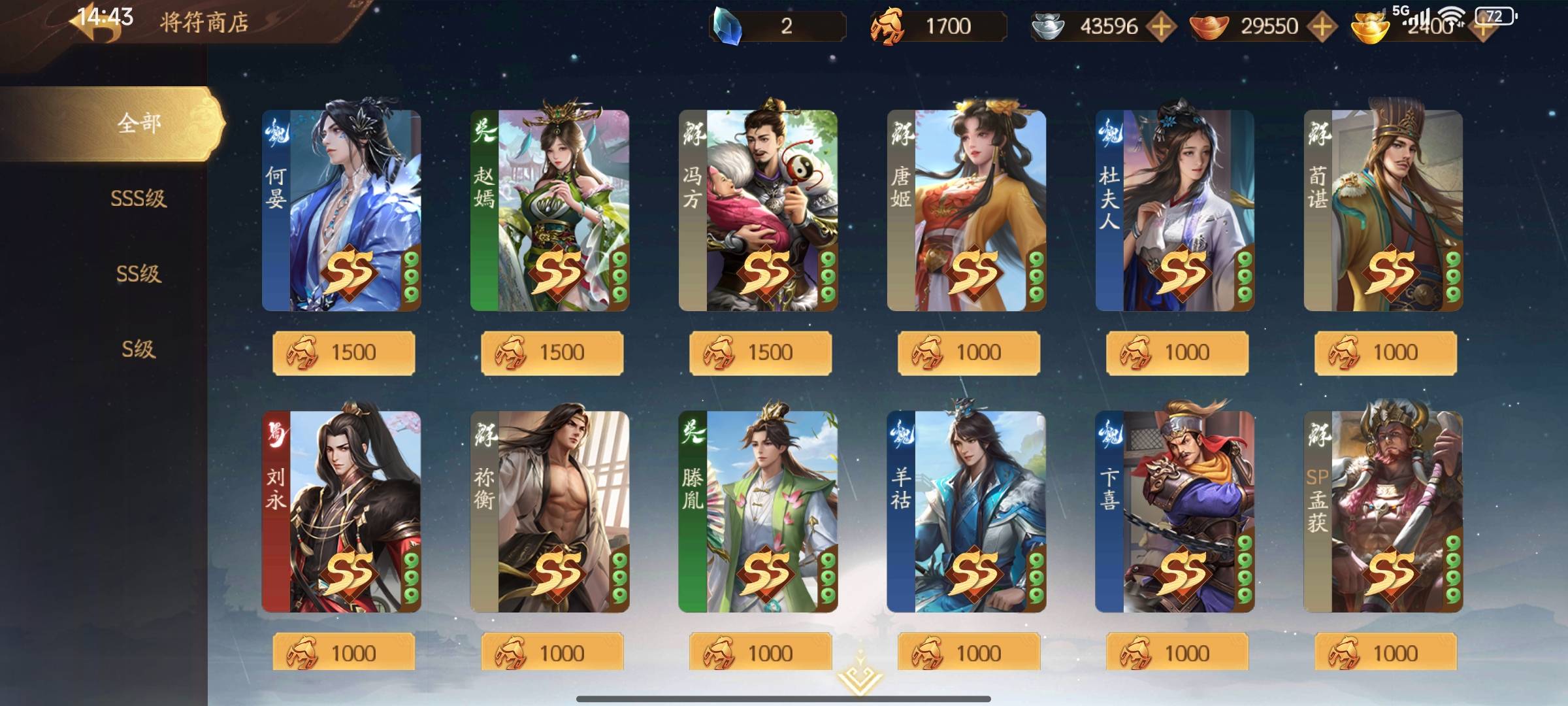
Task: Purchase 荀谌 with the 1000 price button
Action: click(x=1385, y=353)
